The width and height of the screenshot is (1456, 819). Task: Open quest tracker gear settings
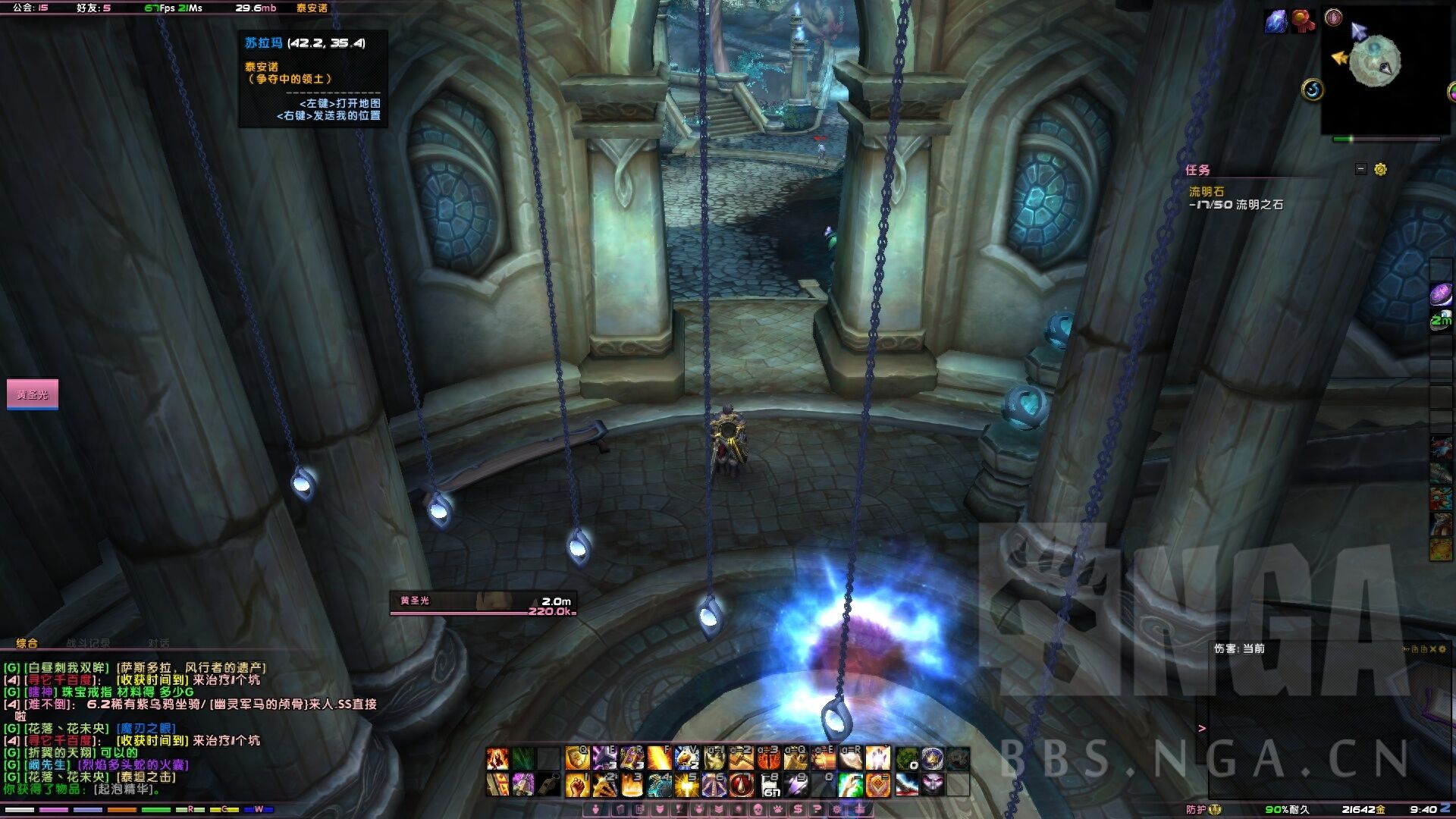1380,169
